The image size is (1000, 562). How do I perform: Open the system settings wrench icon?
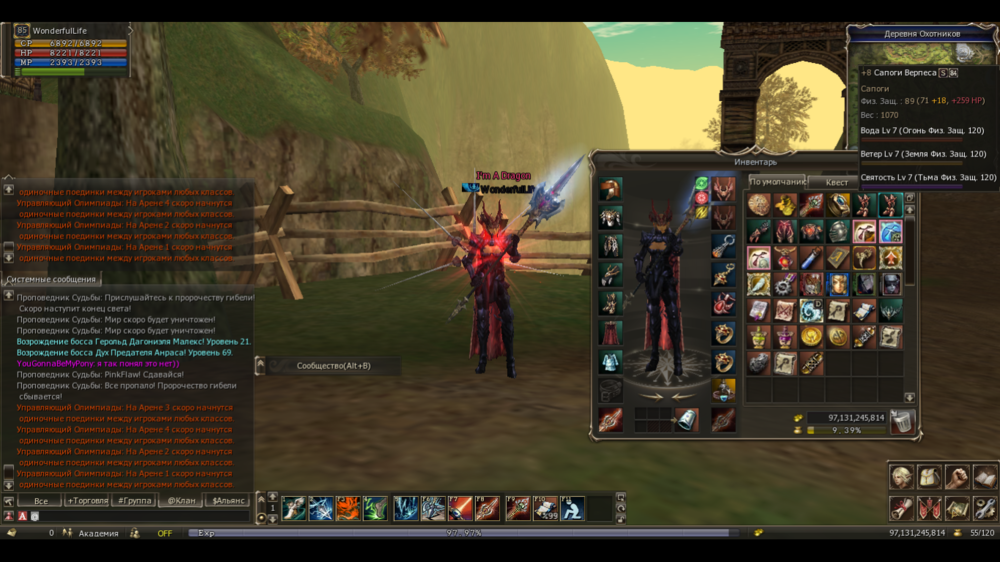(985, 508)
